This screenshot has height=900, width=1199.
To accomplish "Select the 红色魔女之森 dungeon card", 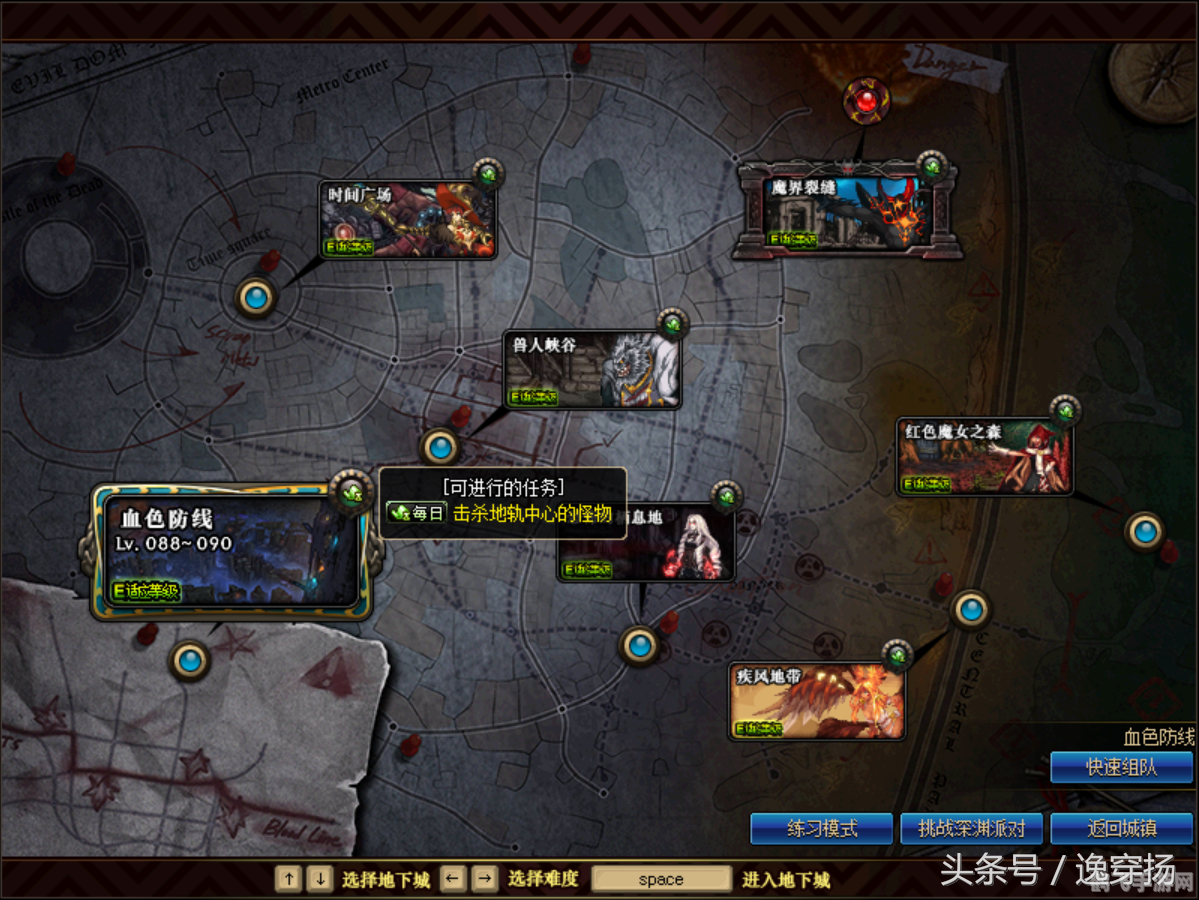I will (x=984, y=457).
